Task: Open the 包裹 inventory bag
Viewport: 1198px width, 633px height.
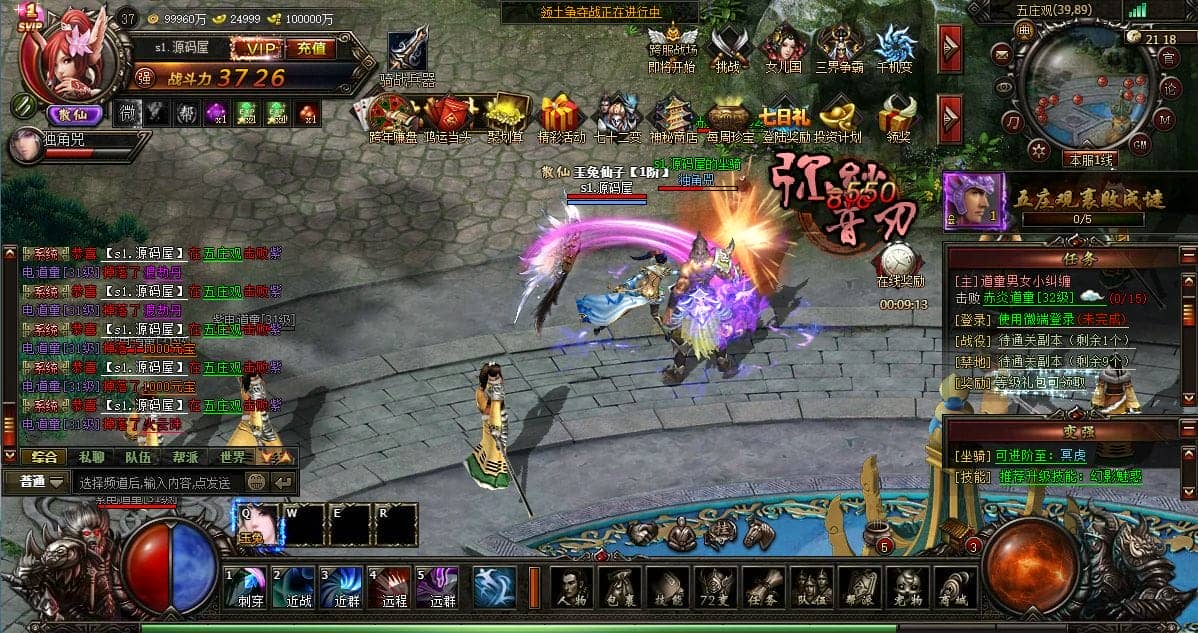Action: click(x=619, y=588)
